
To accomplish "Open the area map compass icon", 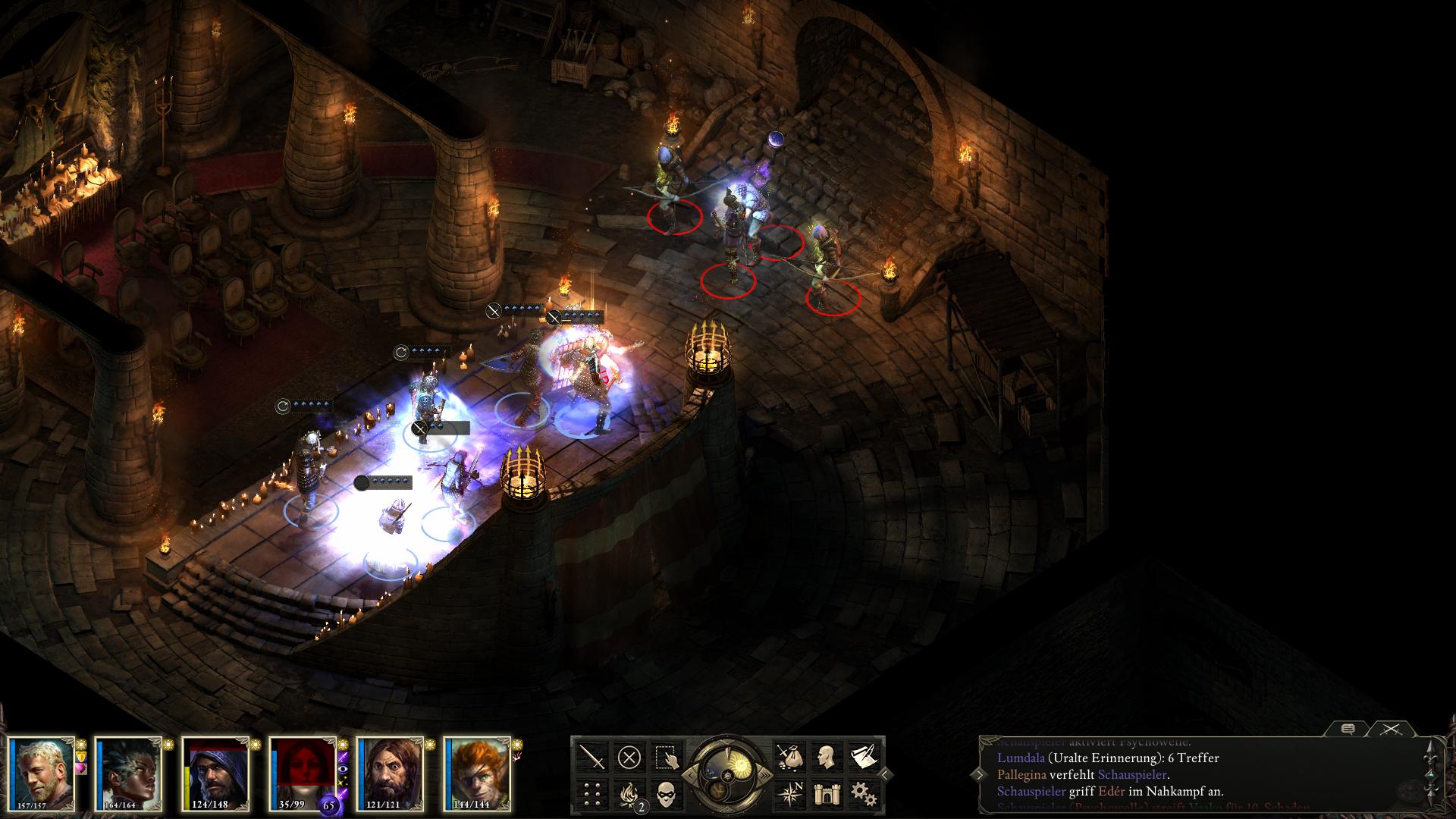I will (x=789, y=793).
